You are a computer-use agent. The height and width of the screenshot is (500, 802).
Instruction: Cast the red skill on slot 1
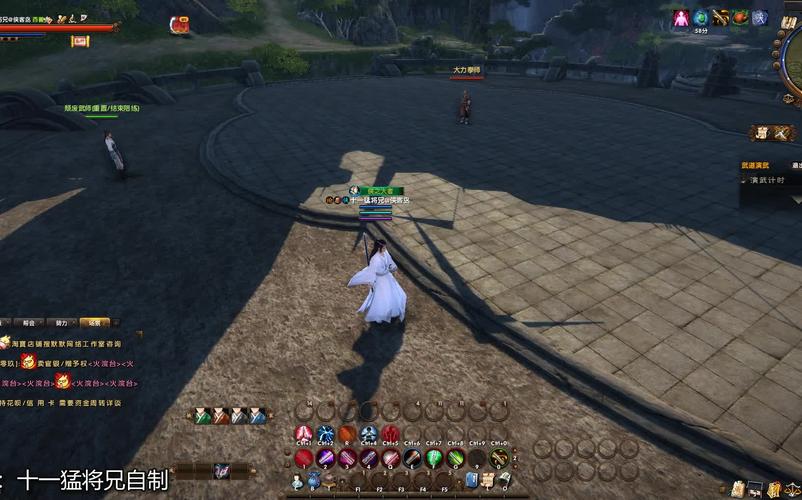click(304, 458)
